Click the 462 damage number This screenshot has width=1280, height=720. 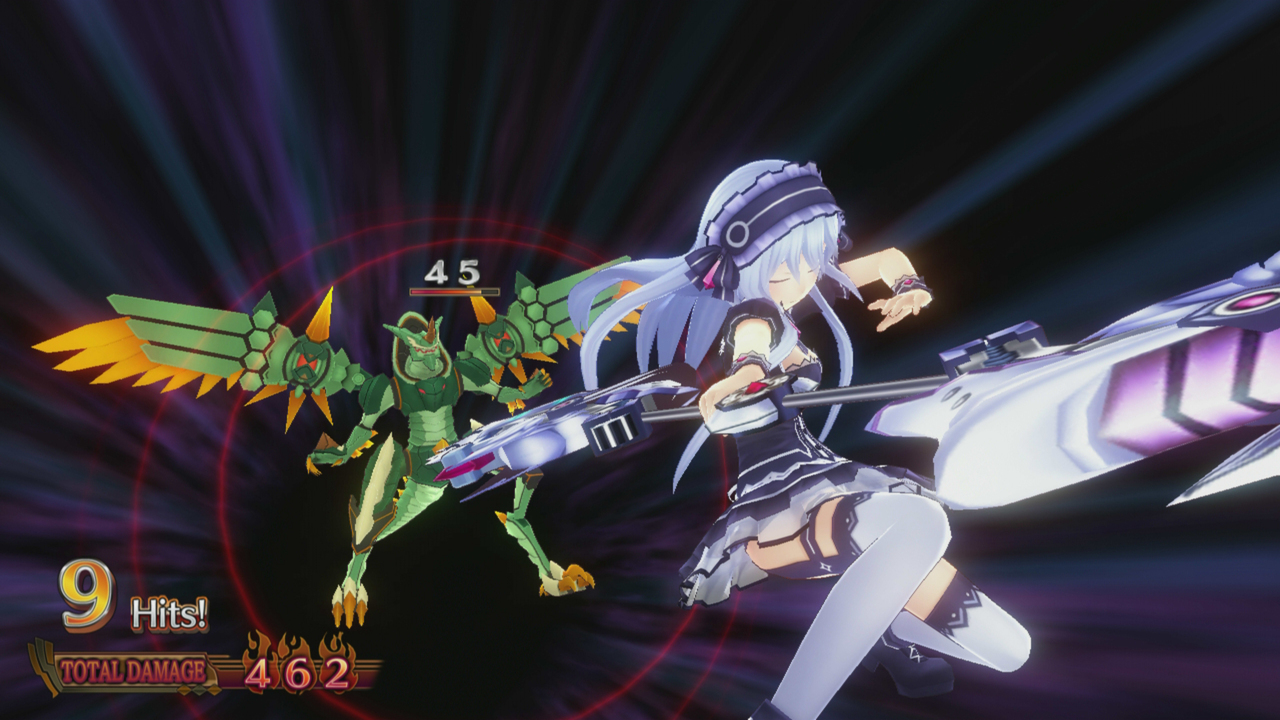297,674
